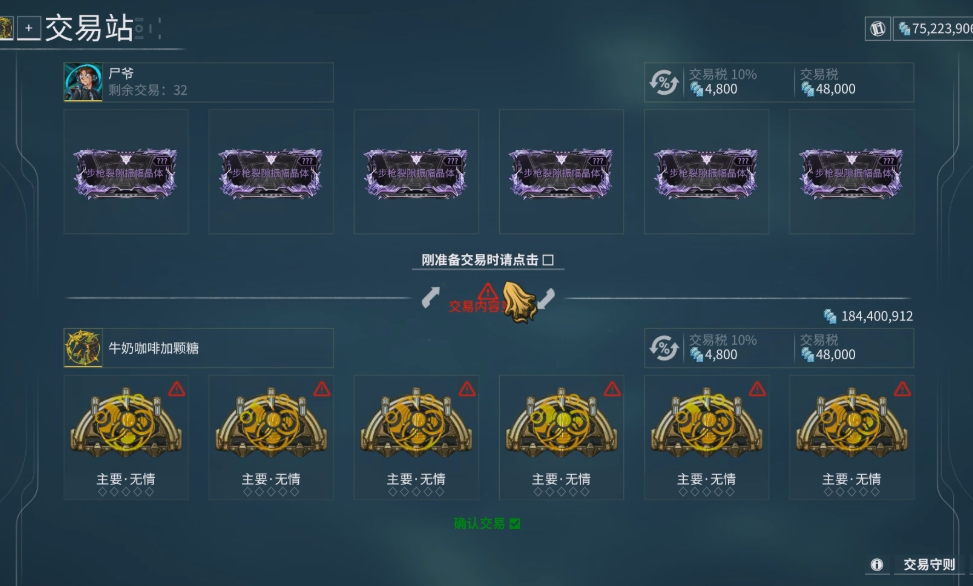
Task: Click the plus button beside 交易站 title
Action: point(29,29)
